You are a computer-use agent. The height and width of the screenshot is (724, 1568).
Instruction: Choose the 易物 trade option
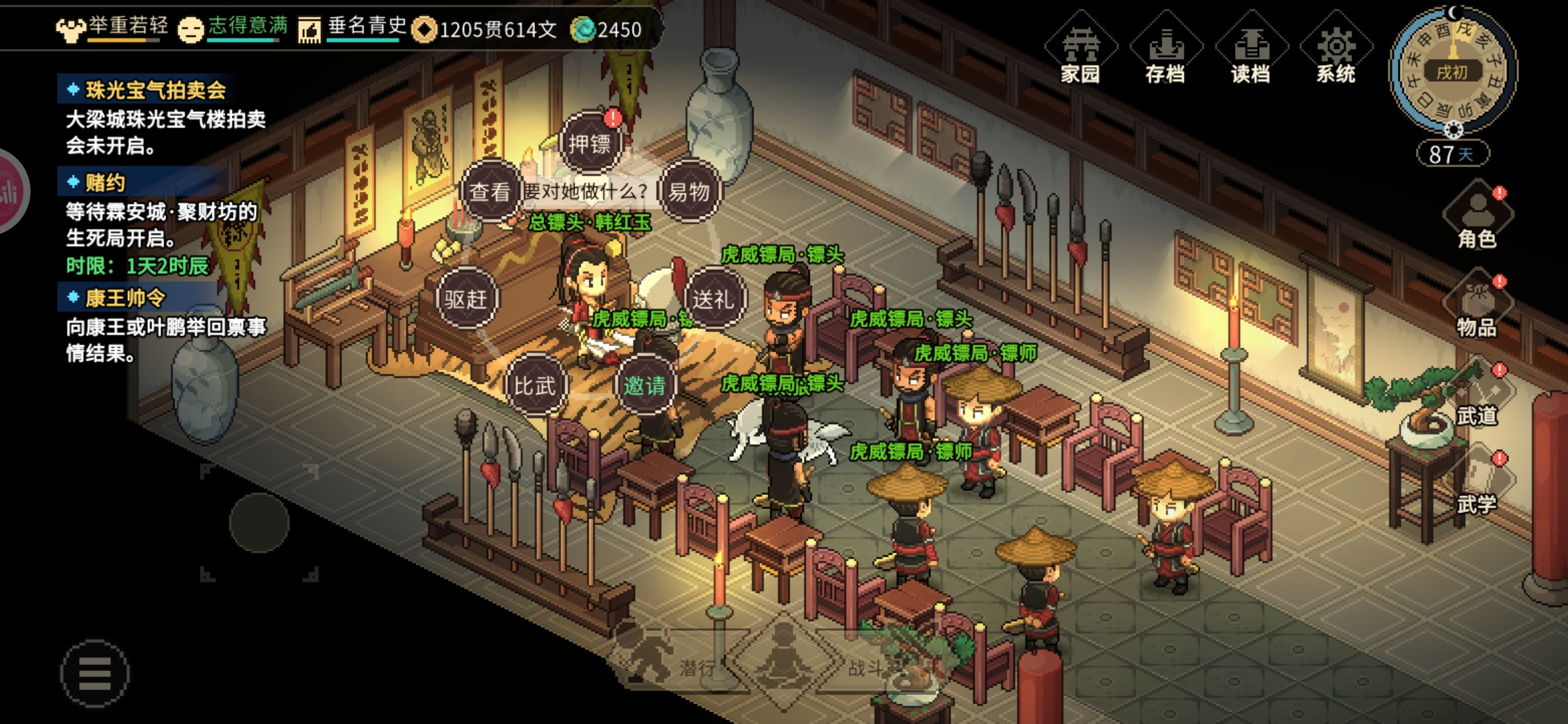[689, 192]
